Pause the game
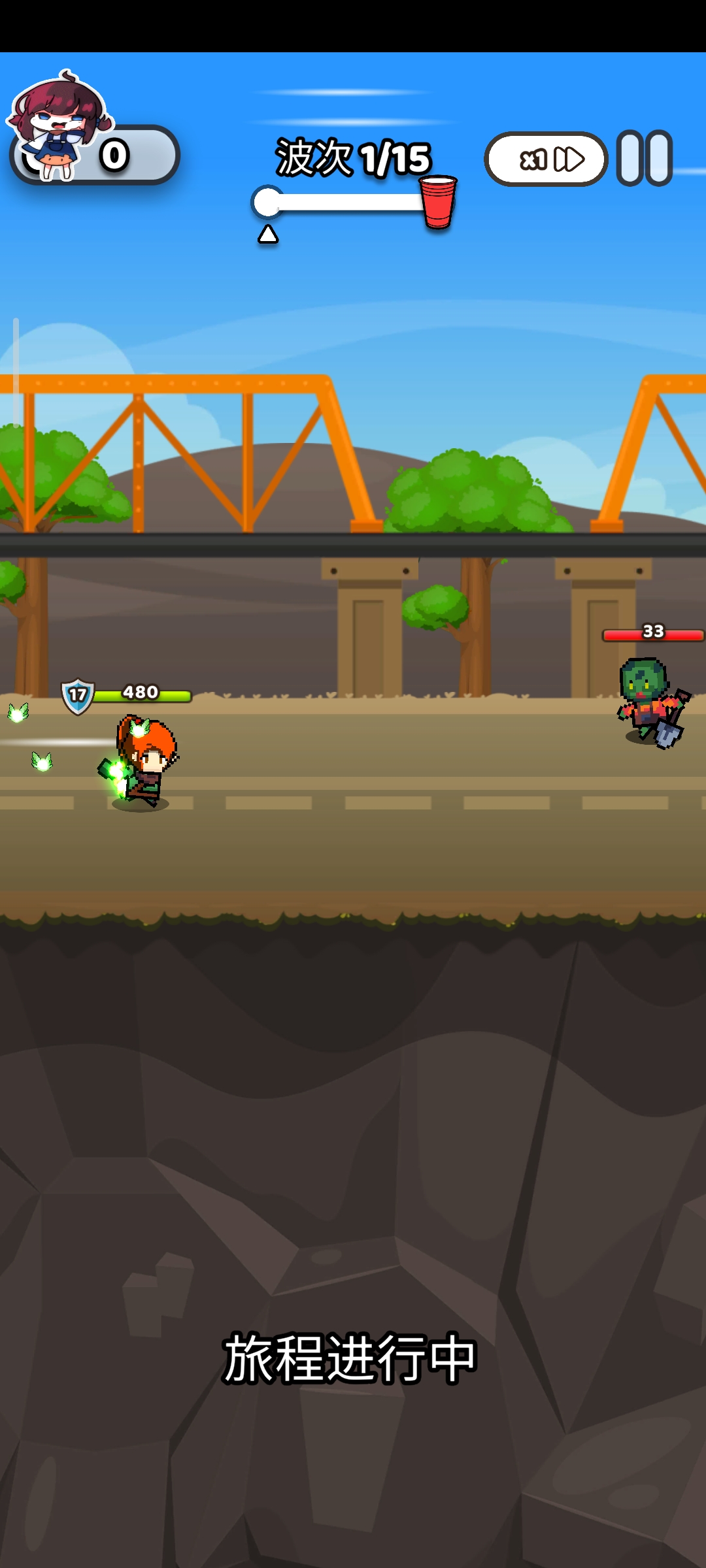The image size is (706, 1568). coord(645,159)
